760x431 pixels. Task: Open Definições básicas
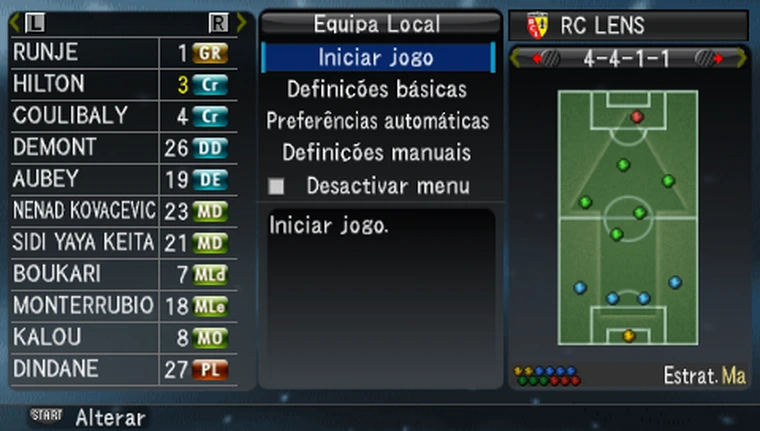377,89
